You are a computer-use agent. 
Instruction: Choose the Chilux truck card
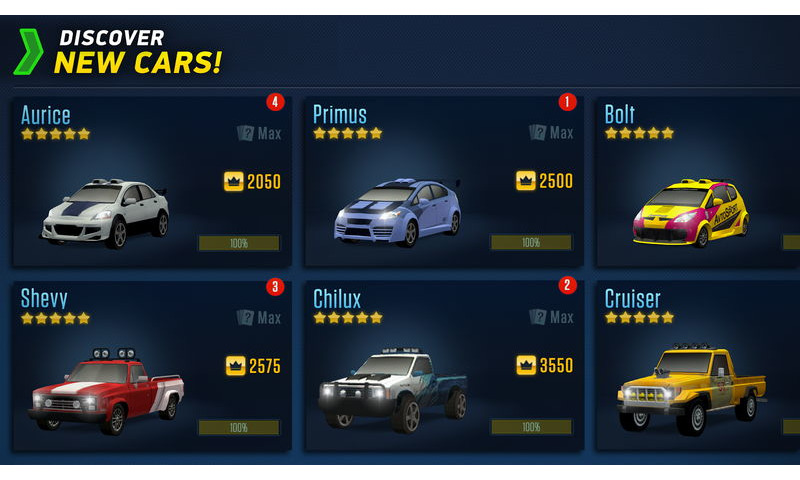point(442,366)
